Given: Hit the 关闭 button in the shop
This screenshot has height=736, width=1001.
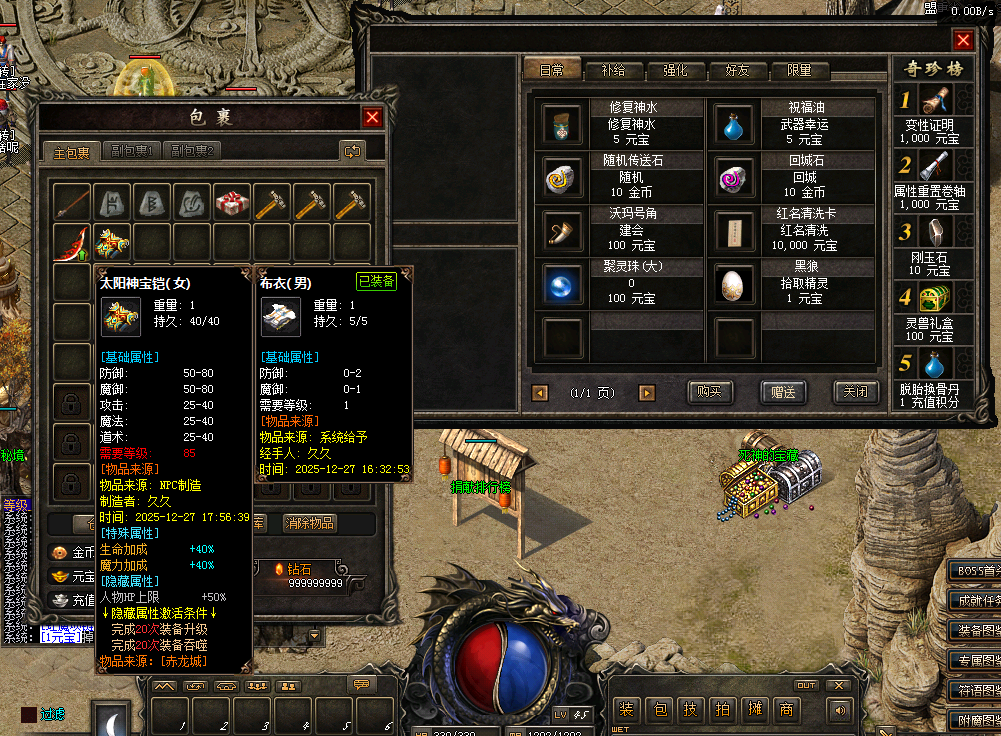Looking at the screenshot, I should click(856, 392).
